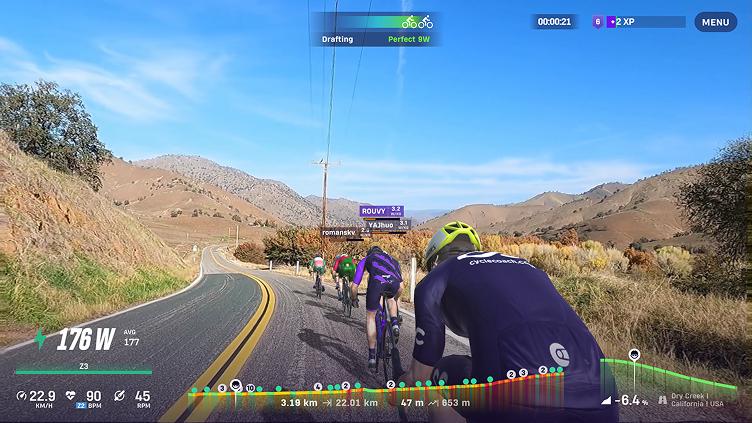Image resolution: width=752 pixels, height=423 pixels.
Task: Select the YAJhuo rider name tag
Action: 387,225
